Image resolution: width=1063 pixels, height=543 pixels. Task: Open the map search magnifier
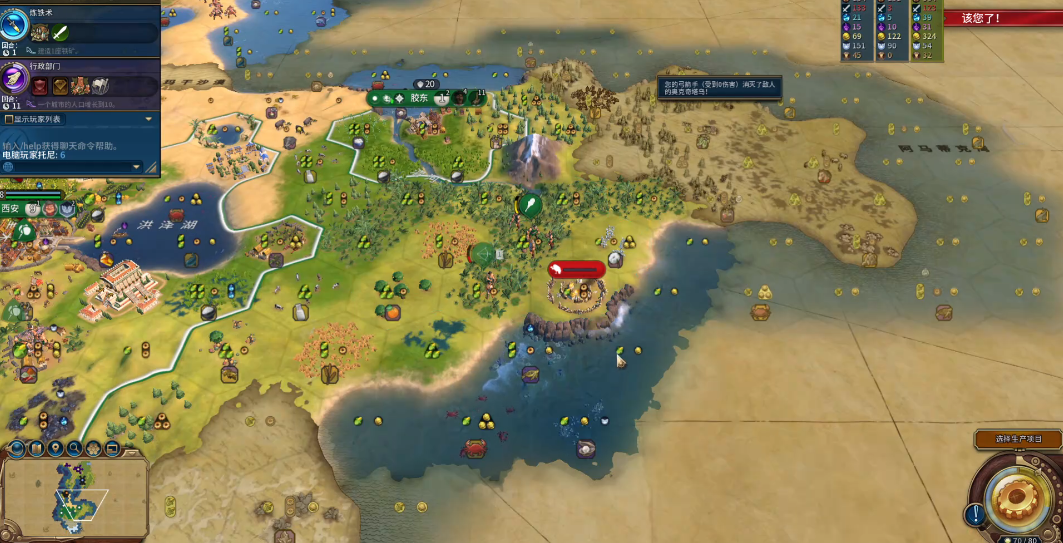pos(75,448)
